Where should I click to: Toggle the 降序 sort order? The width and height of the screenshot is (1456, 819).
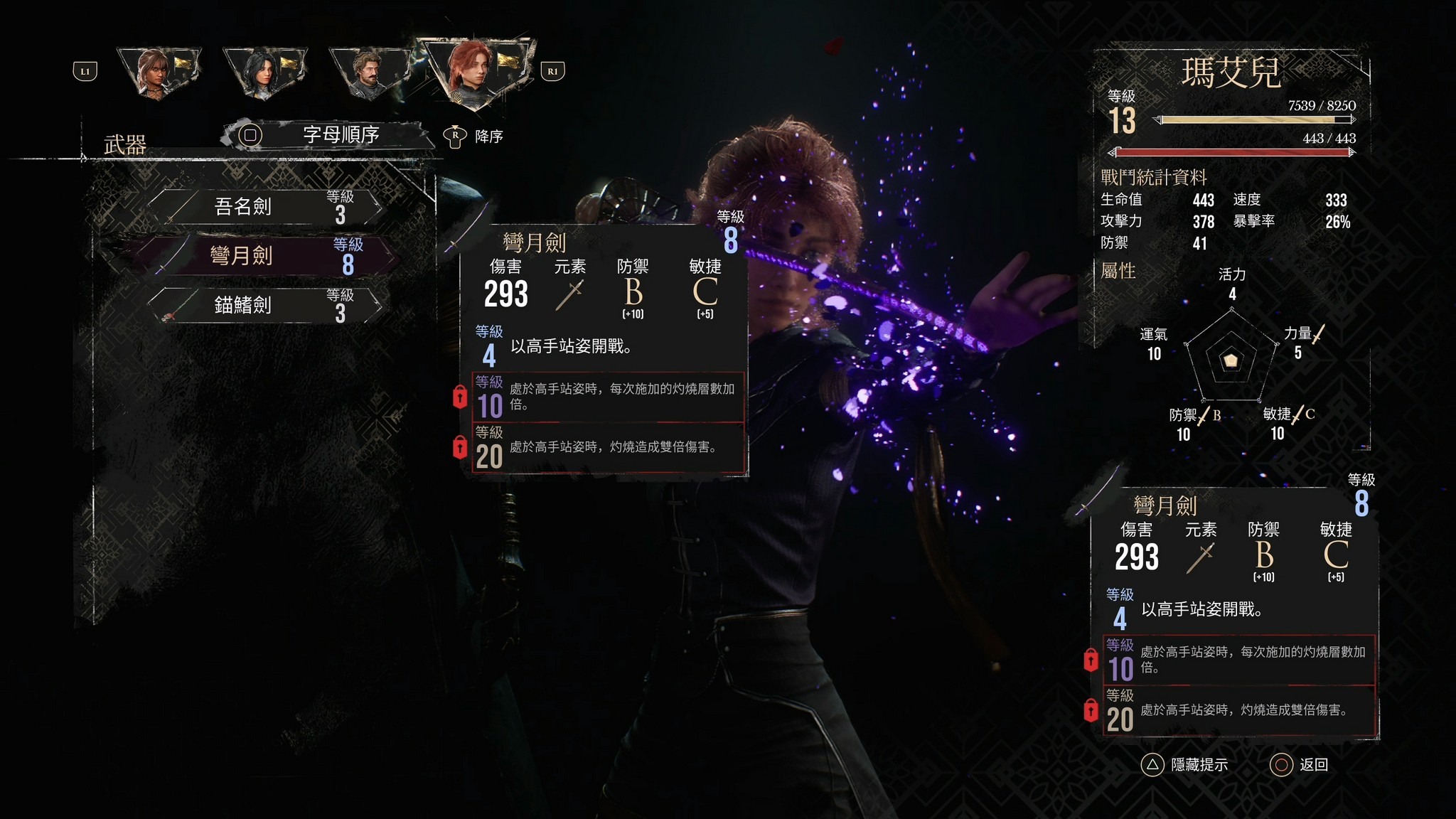click(x=473, y=136)
